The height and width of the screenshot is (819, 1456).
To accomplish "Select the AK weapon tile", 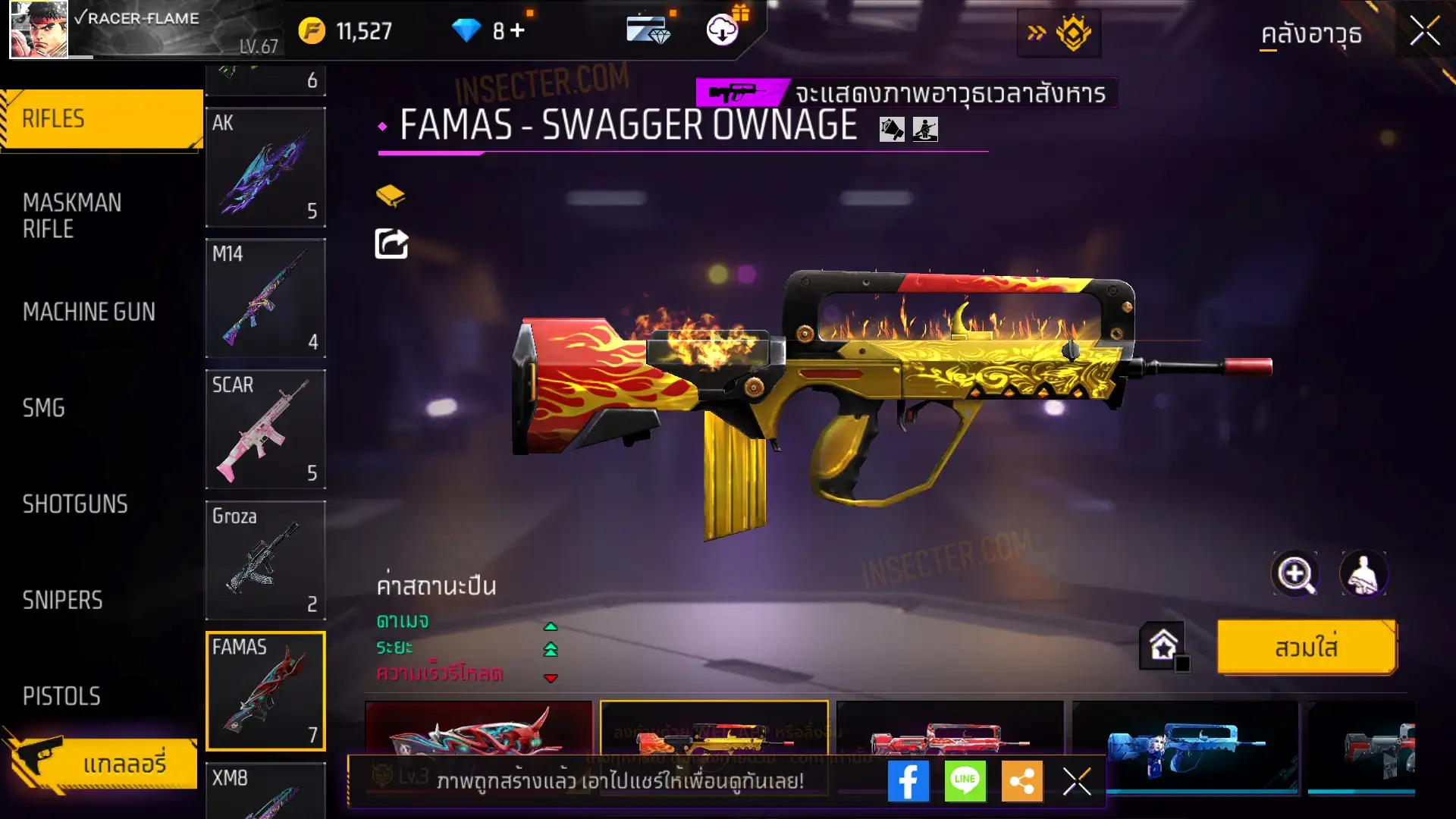I will tap(265, 167).
